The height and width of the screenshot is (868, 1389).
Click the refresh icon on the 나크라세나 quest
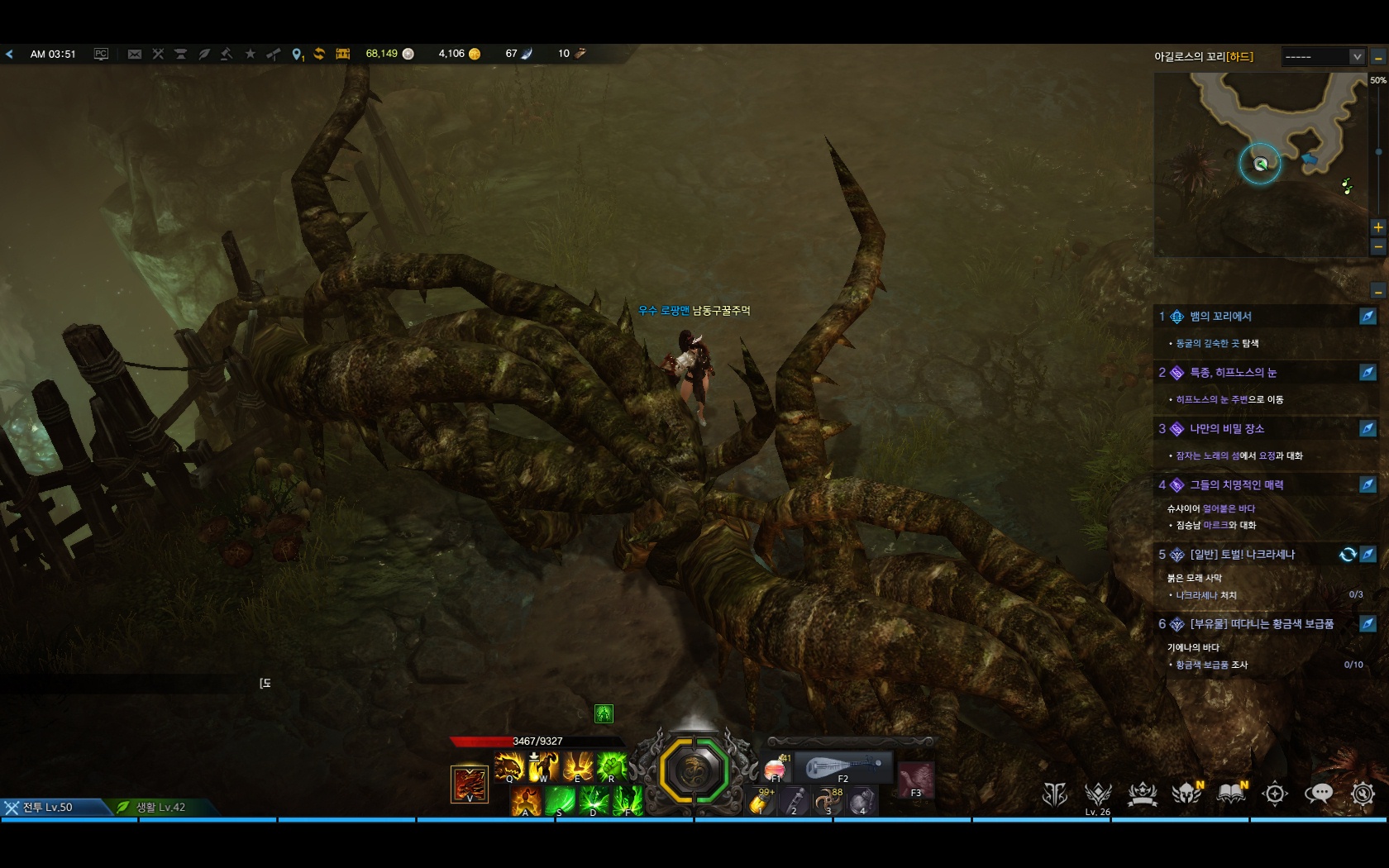1347,555
